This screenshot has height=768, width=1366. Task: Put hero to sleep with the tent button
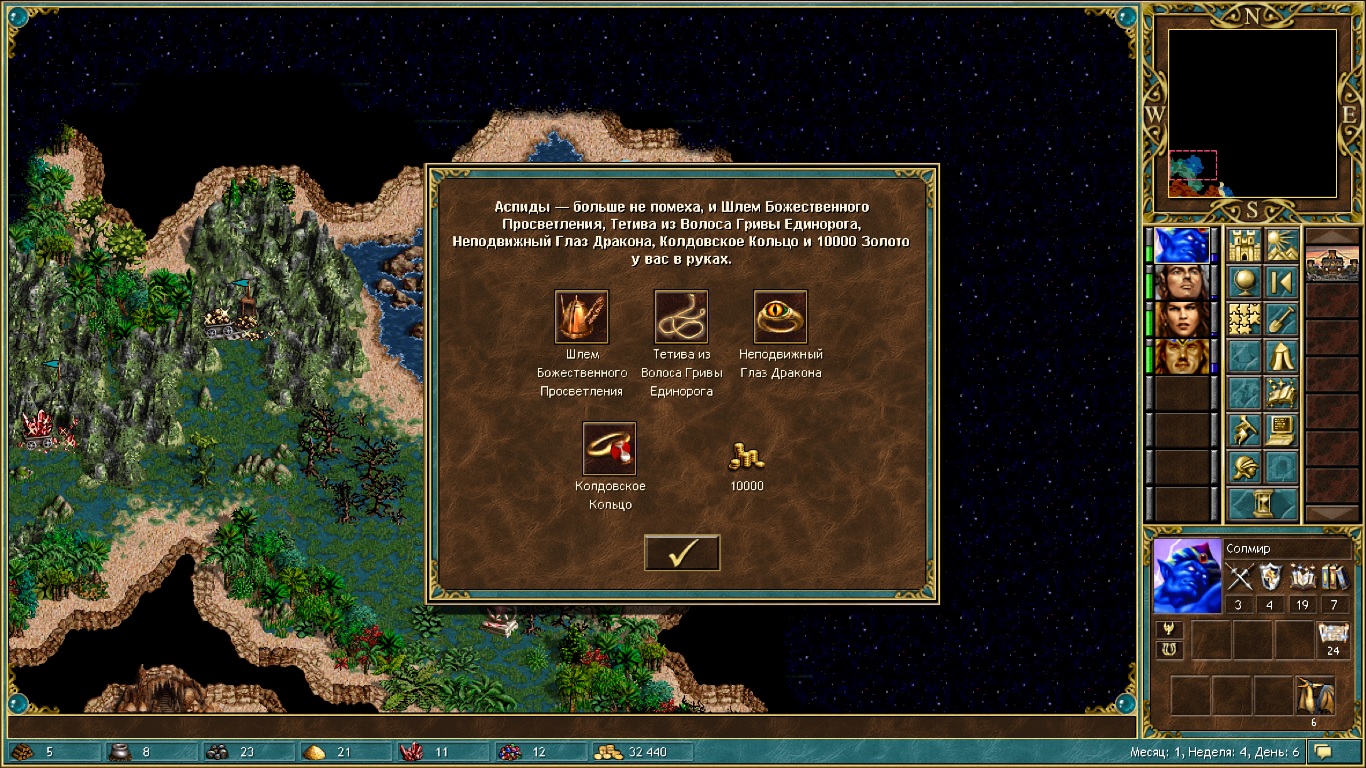(x=1281, y=355)
